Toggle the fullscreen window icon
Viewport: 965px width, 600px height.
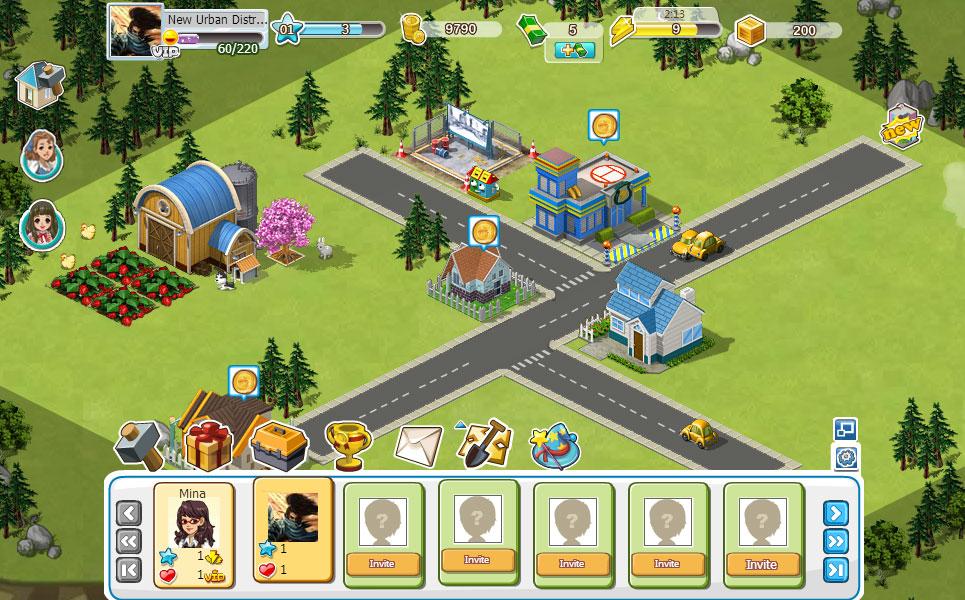click(x=845, y=429)
